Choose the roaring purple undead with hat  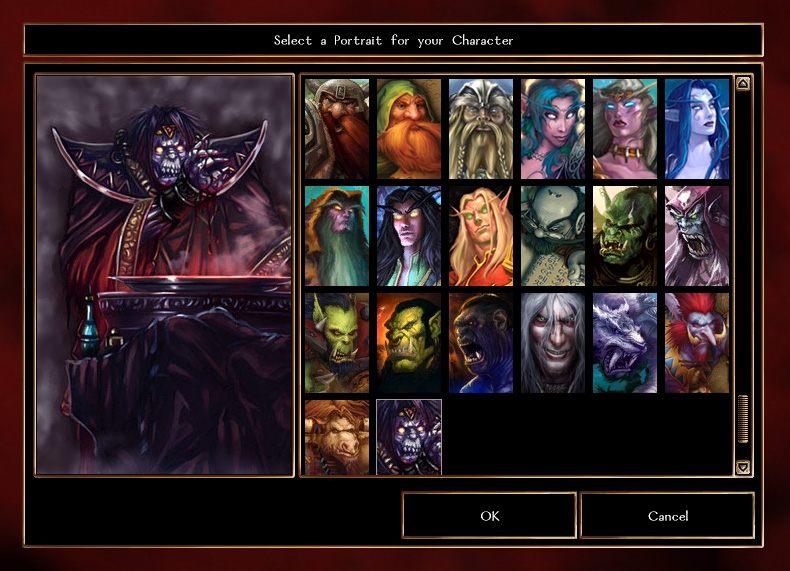pyautogui.click(x=697, y=236)
